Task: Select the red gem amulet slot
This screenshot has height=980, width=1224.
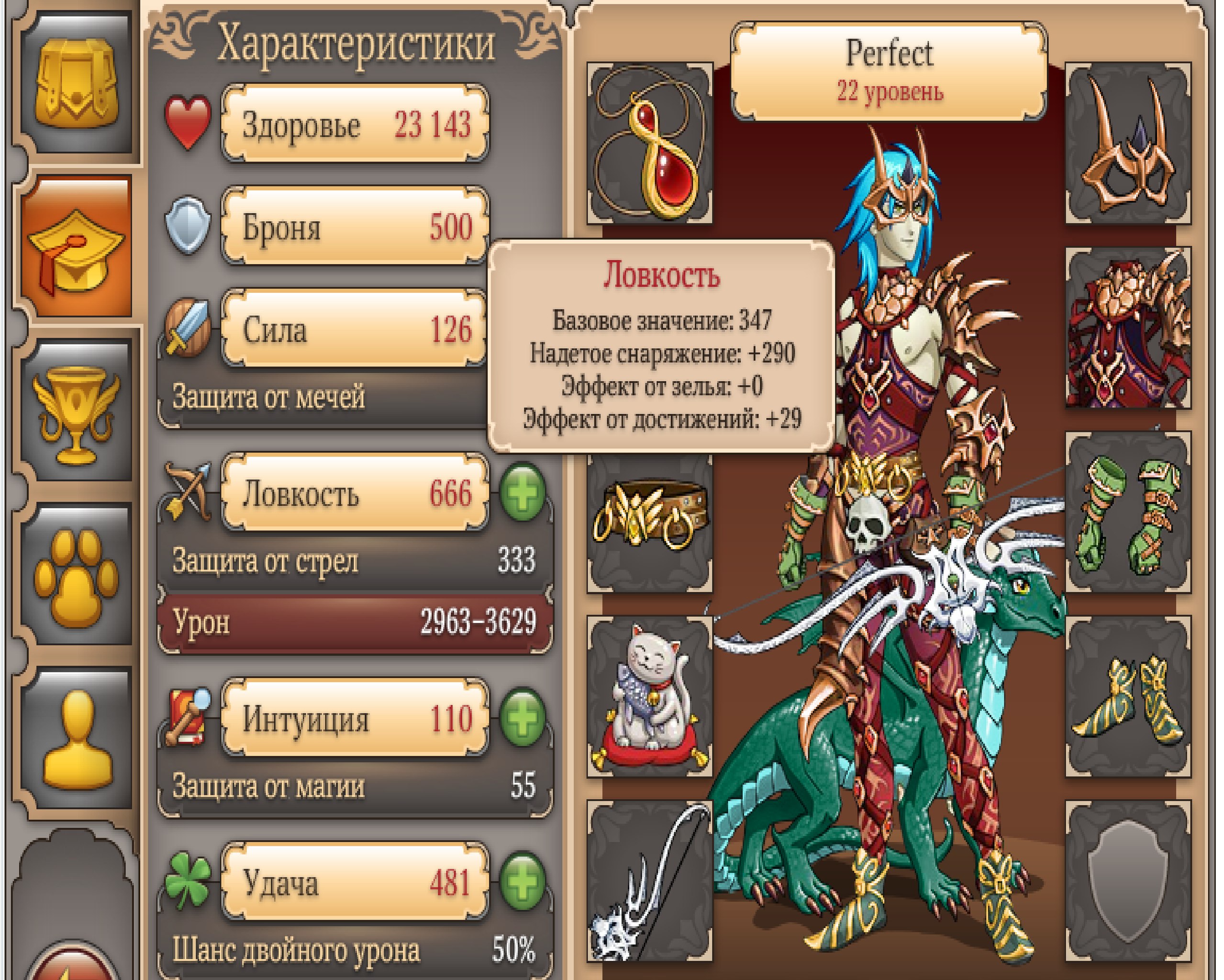Action: coord(649,144)
